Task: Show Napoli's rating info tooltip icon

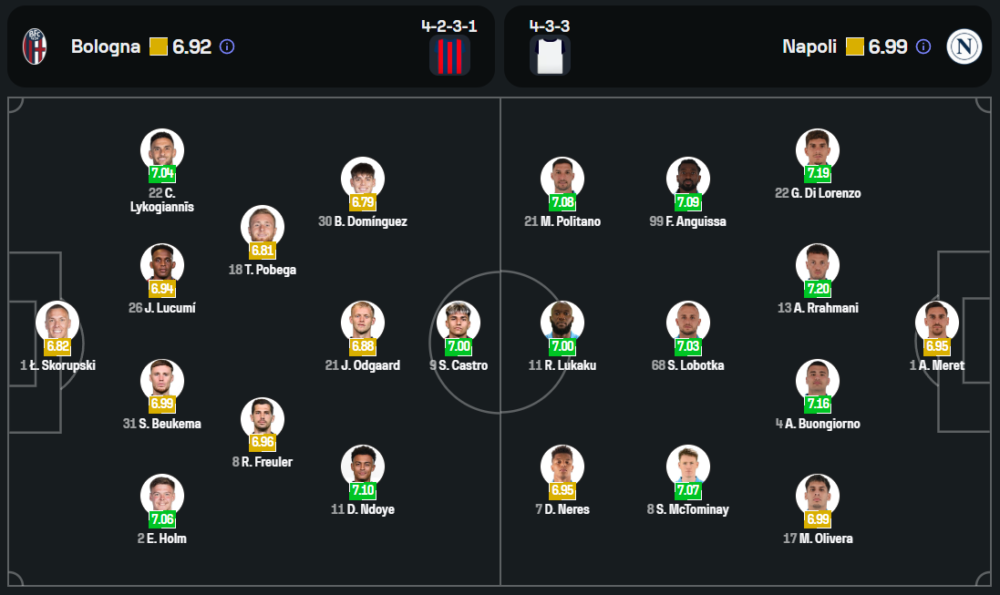Action: pos(923,47)
